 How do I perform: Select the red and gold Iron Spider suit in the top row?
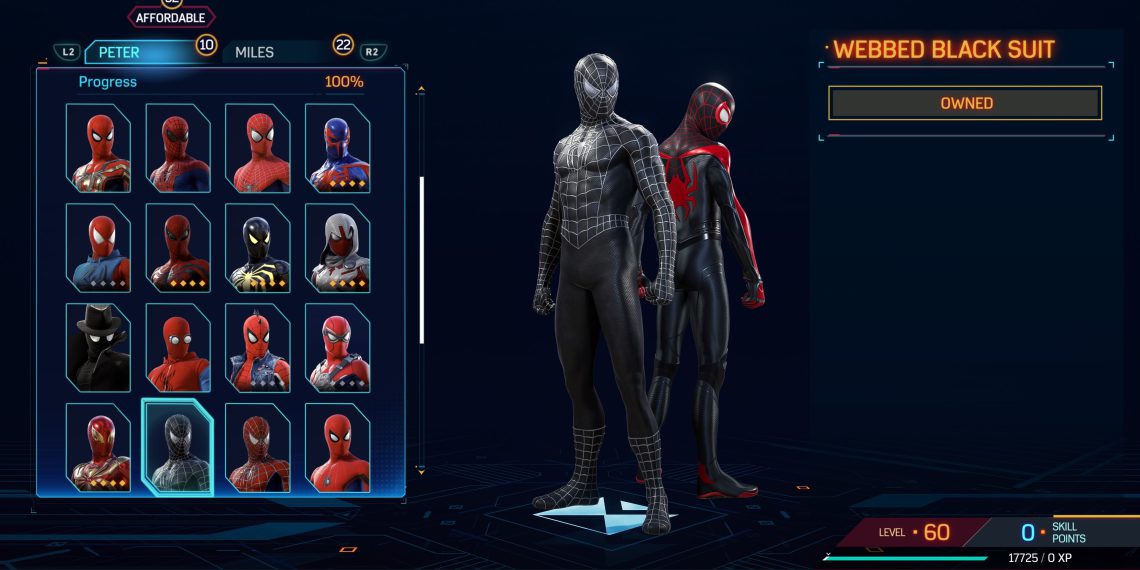point(98,148)
